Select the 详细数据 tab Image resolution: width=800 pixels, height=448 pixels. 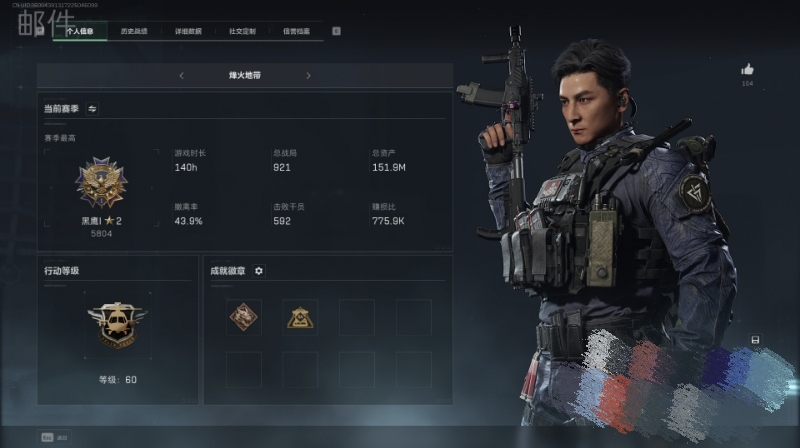pyautogui.click(x=188, y=31)
